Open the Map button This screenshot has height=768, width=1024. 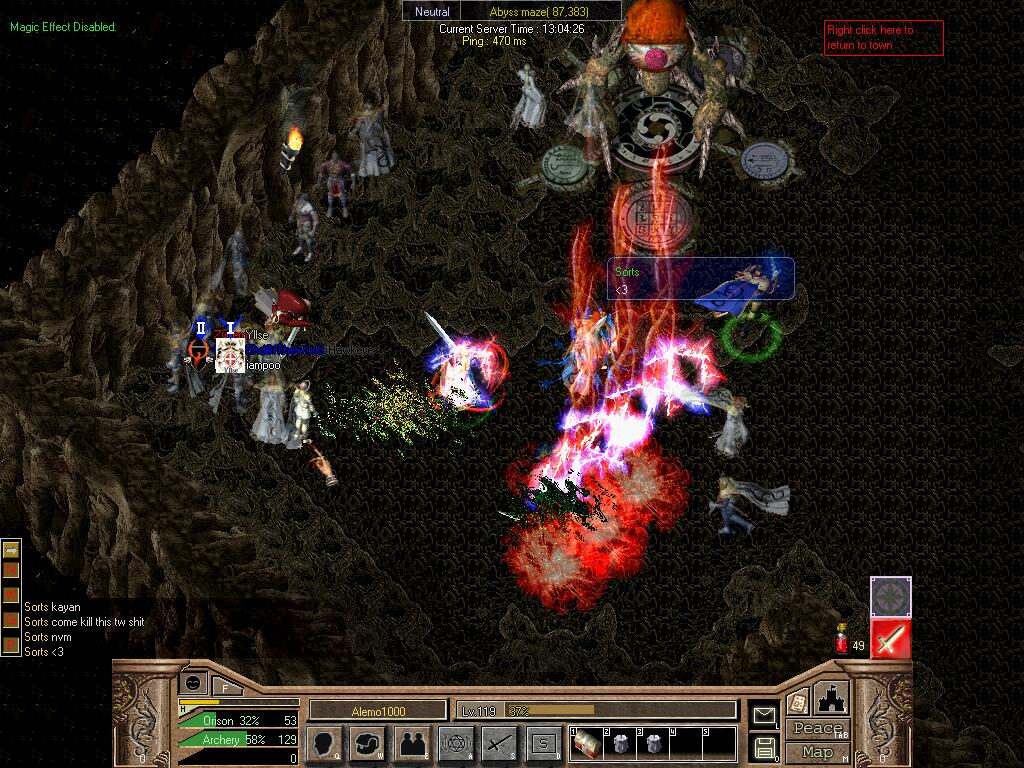pos(816,752)
